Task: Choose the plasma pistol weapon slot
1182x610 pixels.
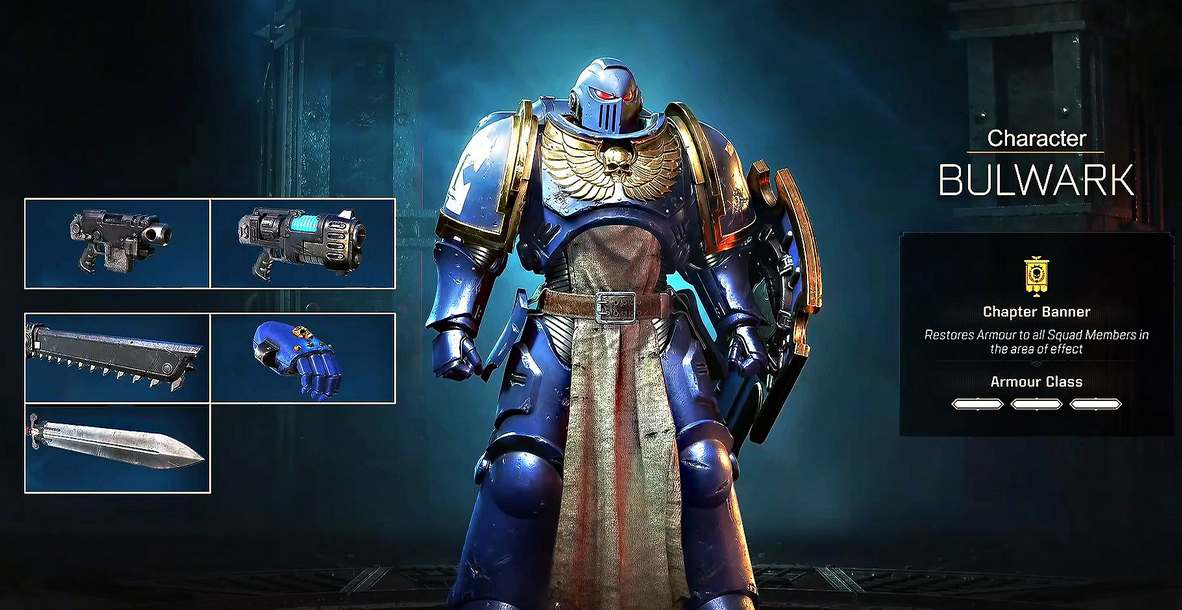Action: (303, 243)
